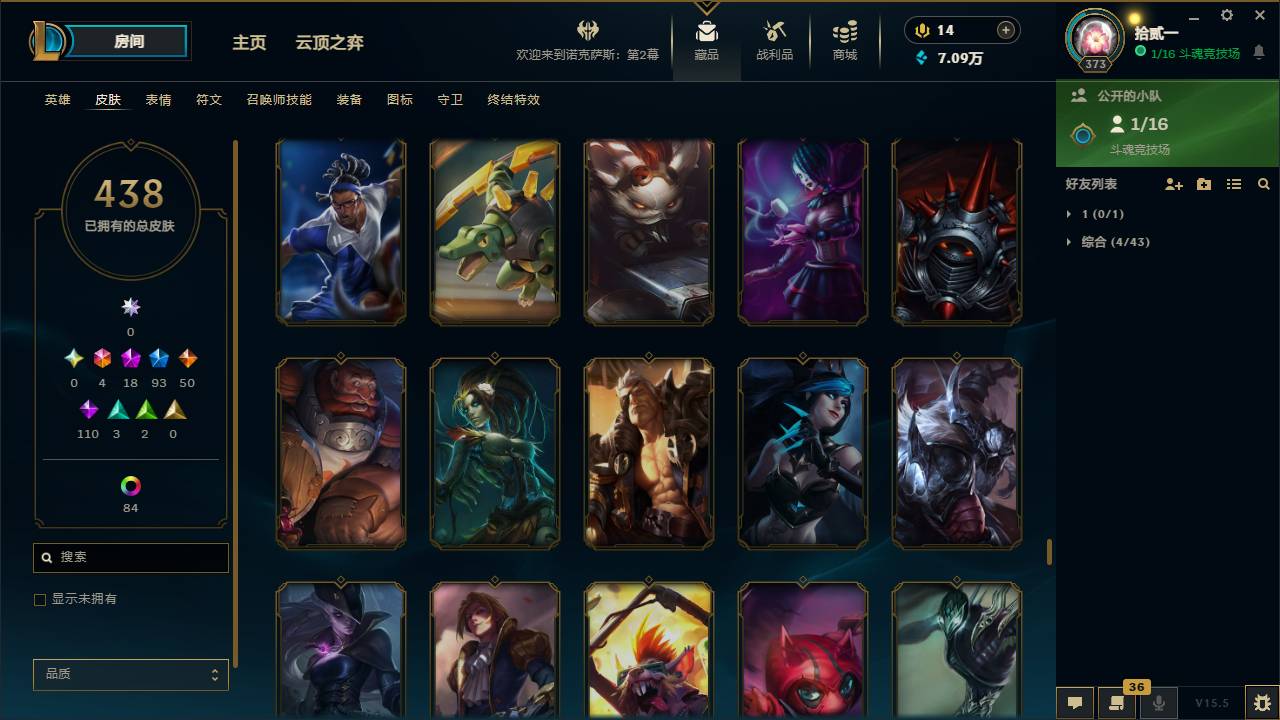Toggle the 显示未拥有 checkbox

click(40, 599)
